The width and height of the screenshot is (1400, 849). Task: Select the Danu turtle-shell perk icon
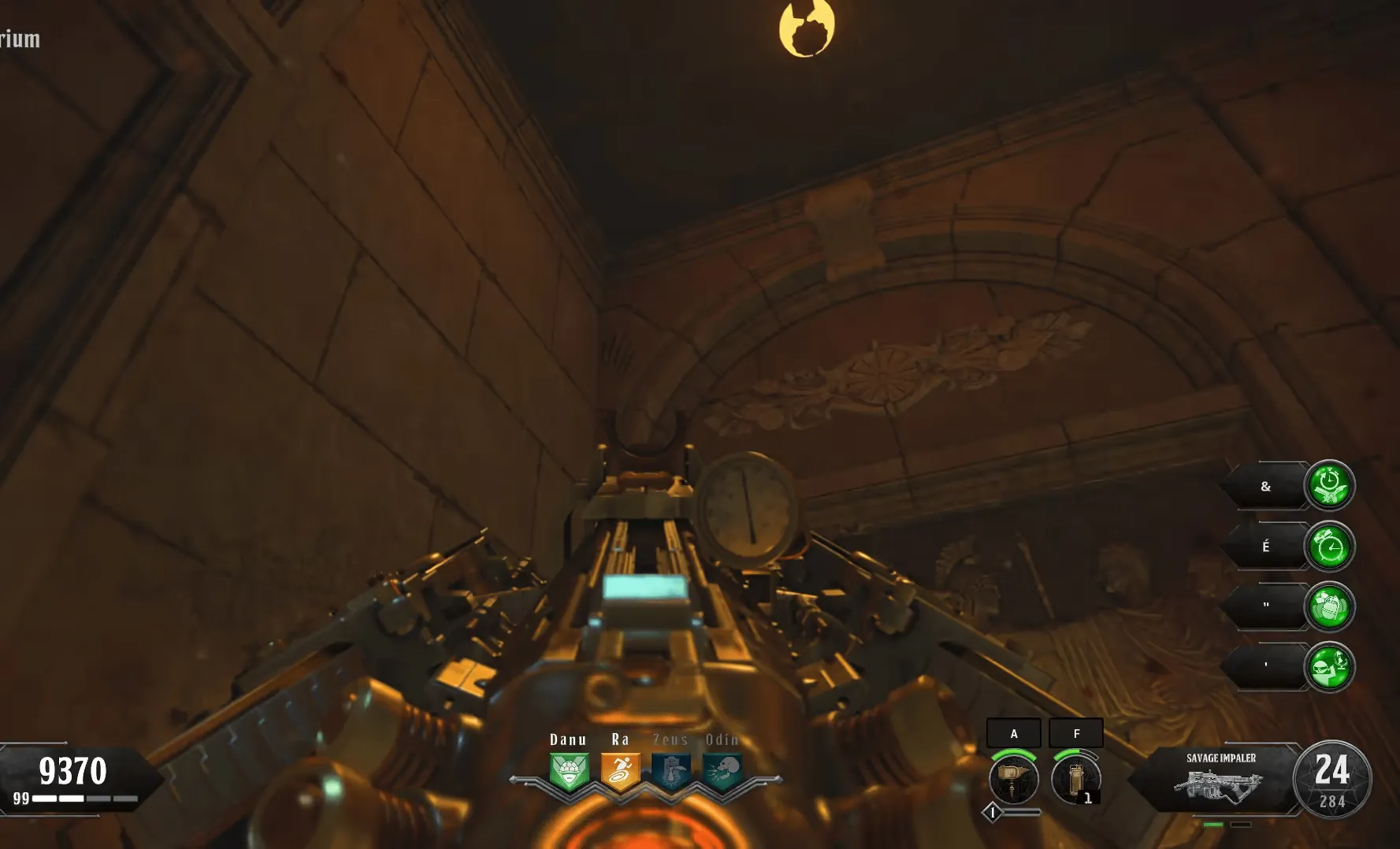pyautogui.click(x=569, y=771)
